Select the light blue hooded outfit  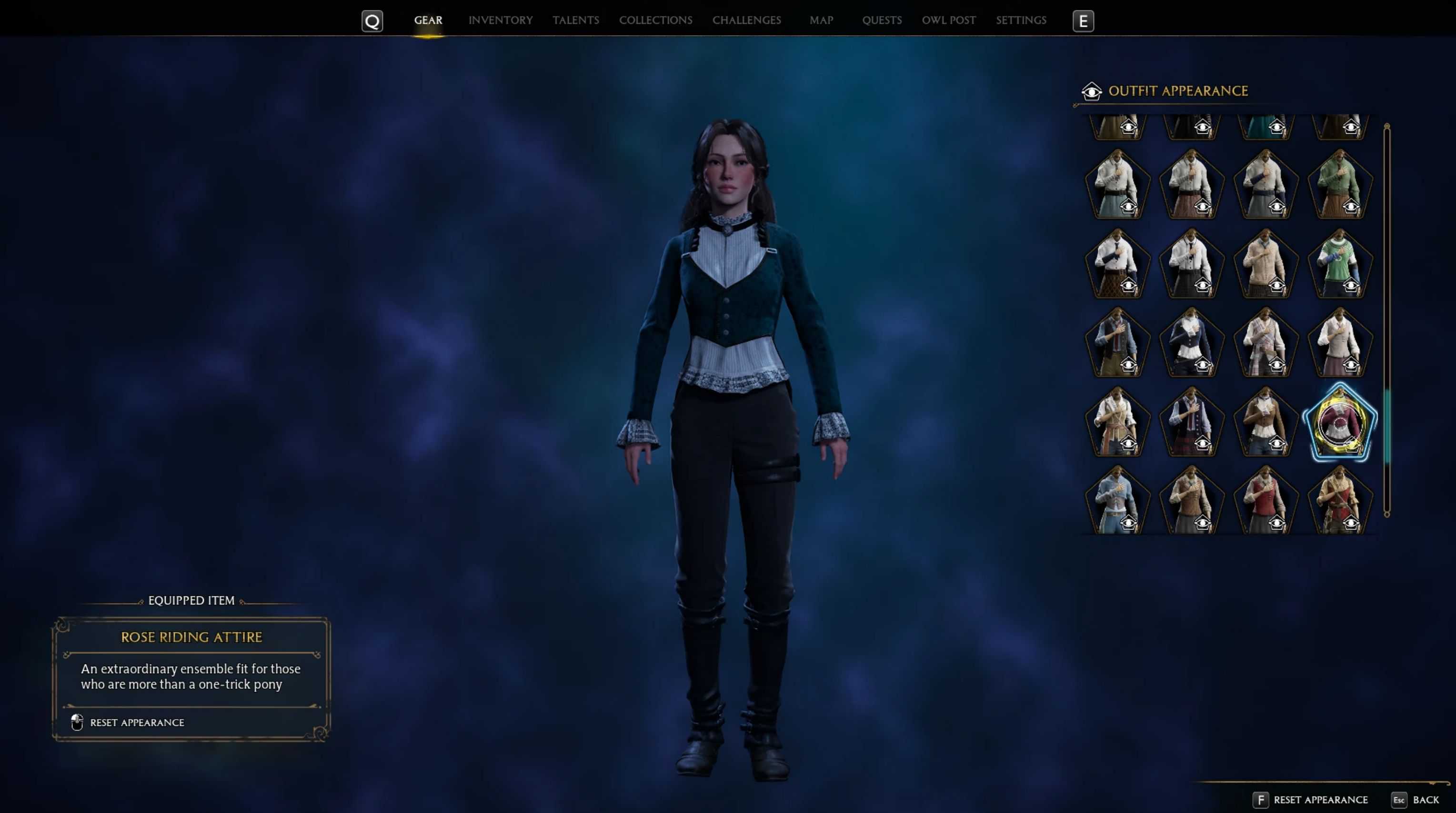1117,501
